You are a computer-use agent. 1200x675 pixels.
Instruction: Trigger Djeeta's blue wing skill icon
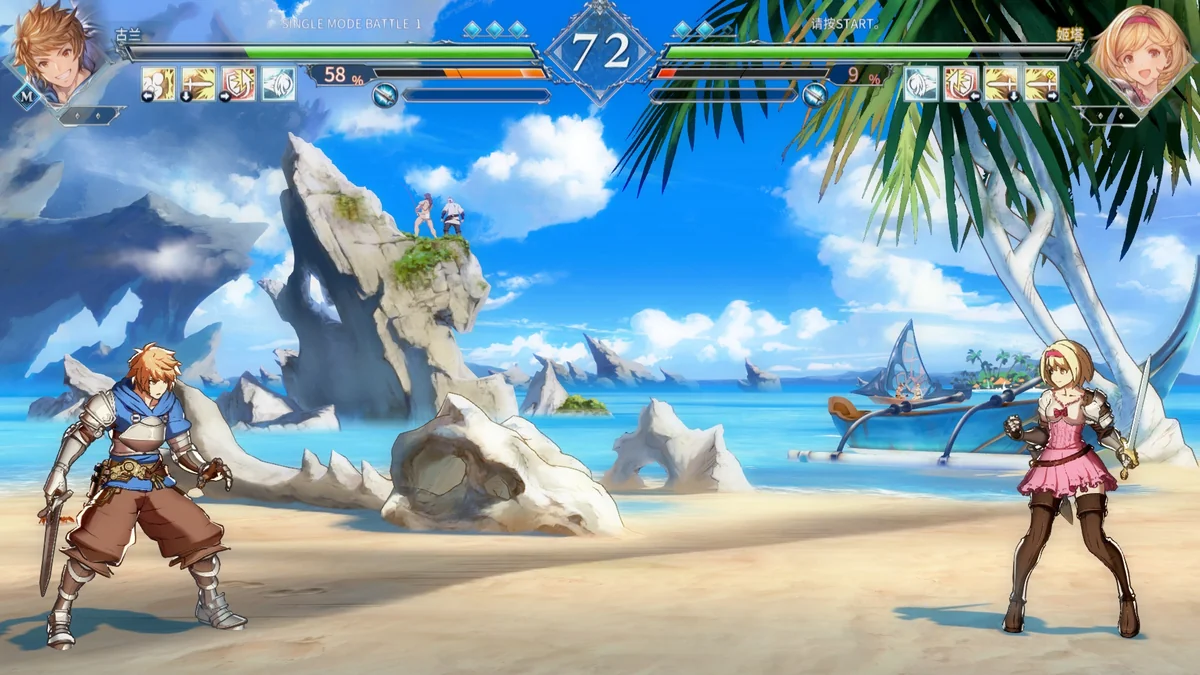pyautogui.click(x=921, y=84)
